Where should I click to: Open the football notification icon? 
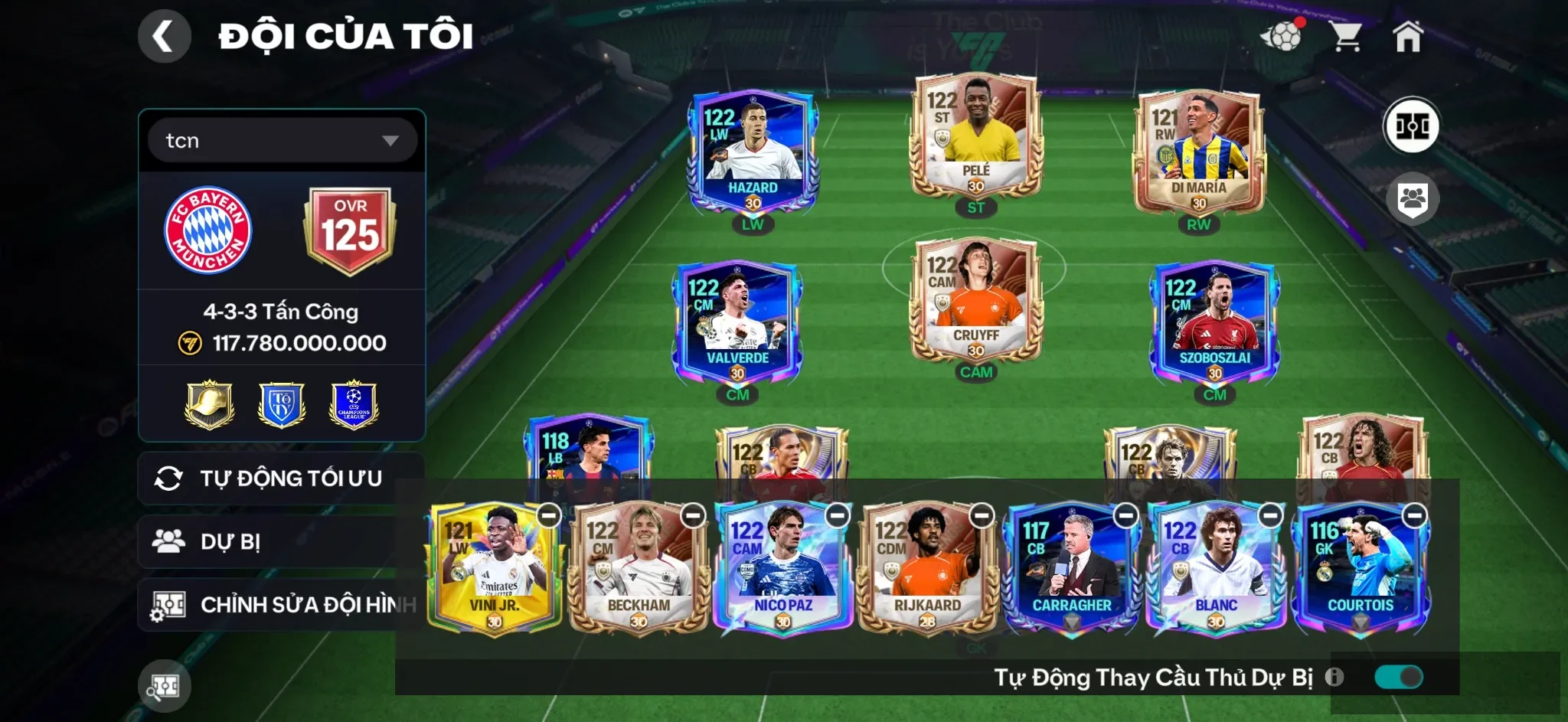tap(1282, 36)
